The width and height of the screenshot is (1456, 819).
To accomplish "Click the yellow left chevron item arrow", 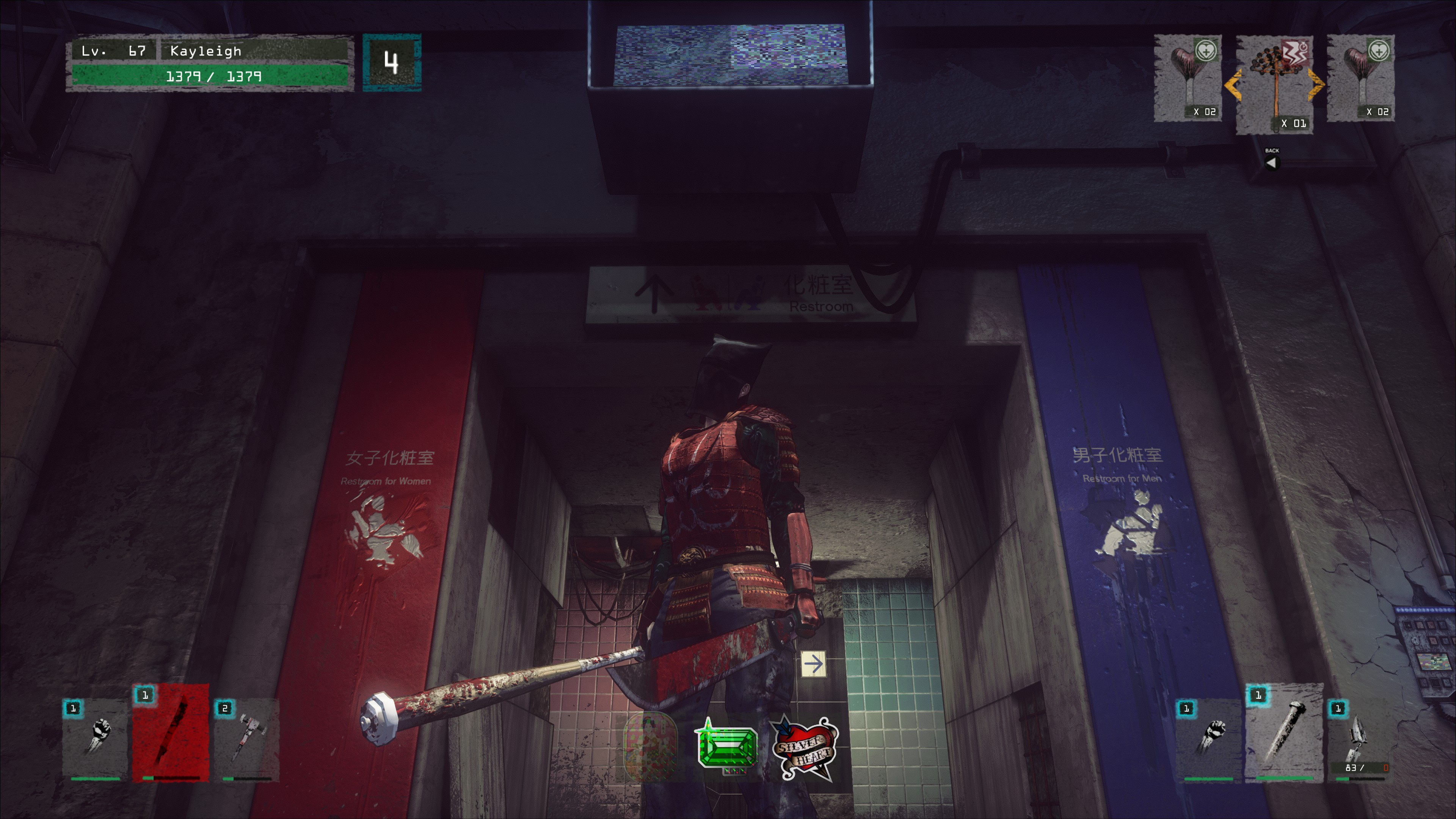I will pyautogui.click(x=1232, y=85).
